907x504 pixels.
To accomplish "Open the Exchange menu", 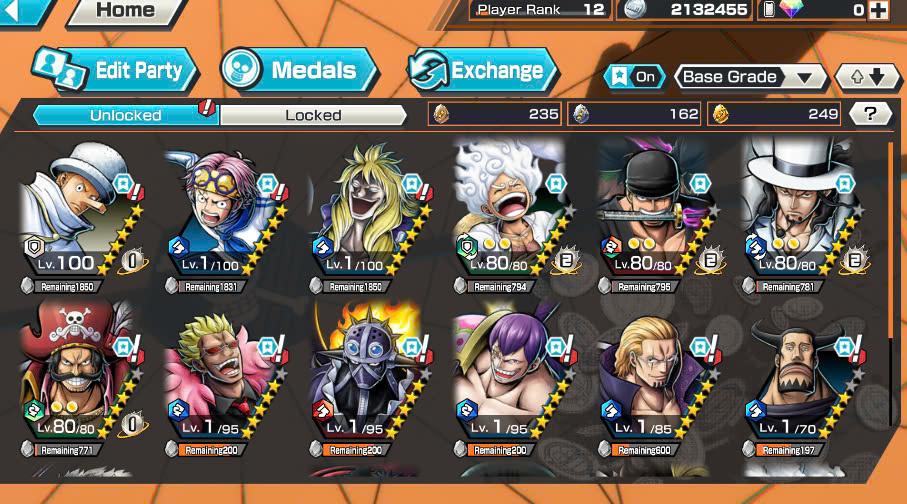I will pos(482,70).
